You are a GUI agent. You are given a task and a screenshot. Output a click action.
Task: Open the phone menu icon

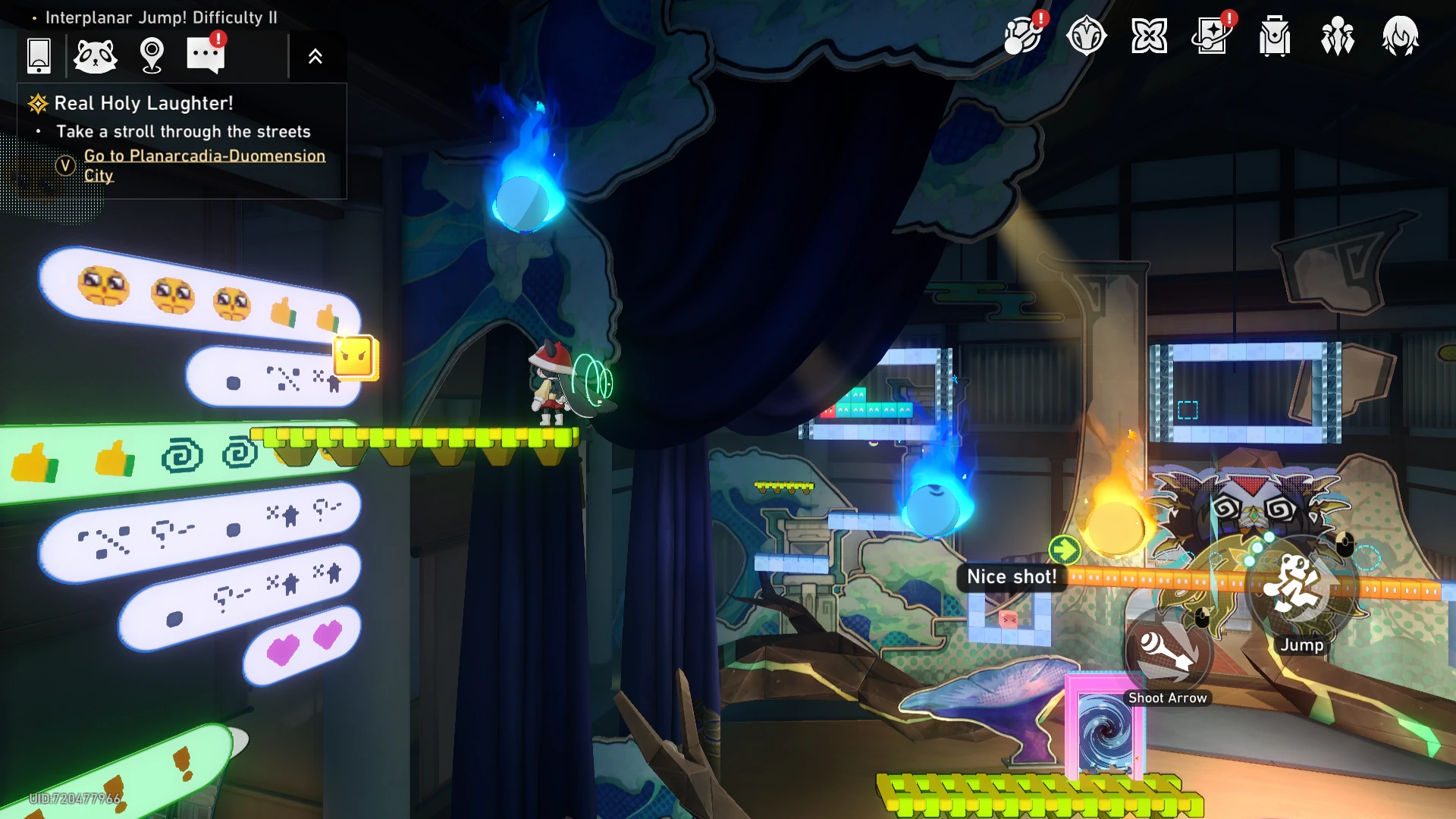coord(39,55)
